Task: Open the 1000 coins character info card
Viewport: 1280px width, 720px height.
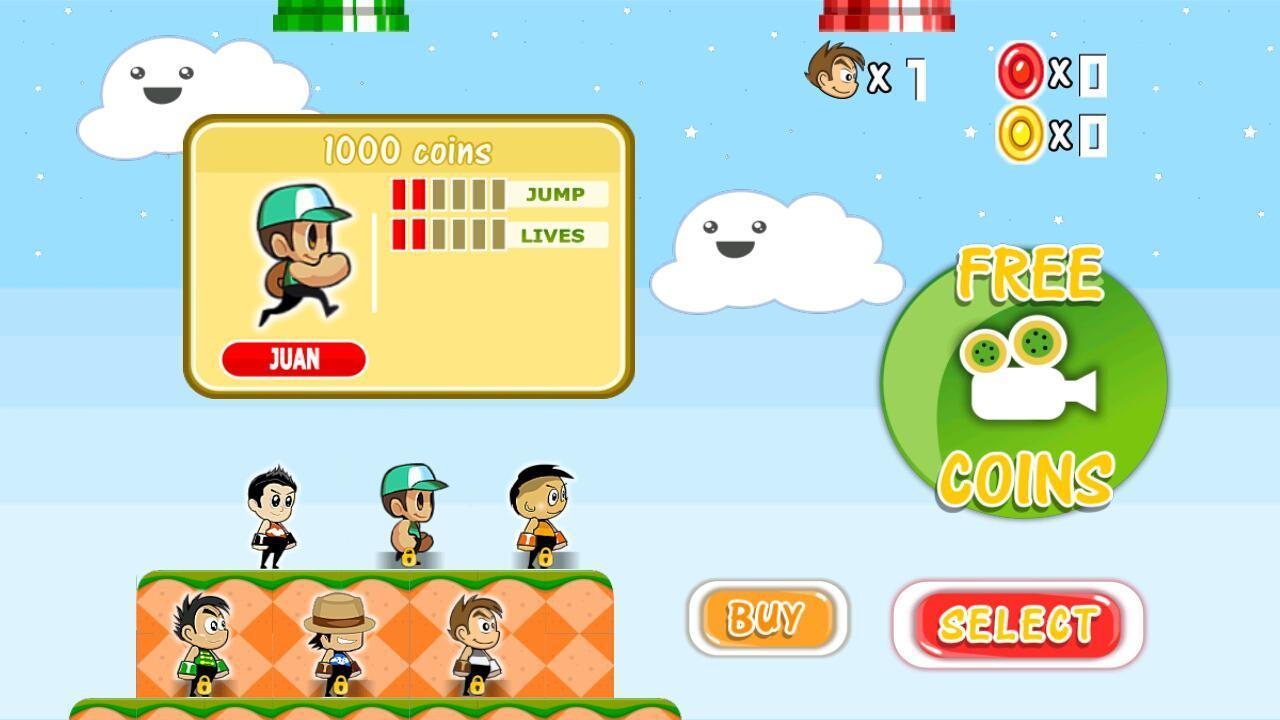Action: coord(405,150)
